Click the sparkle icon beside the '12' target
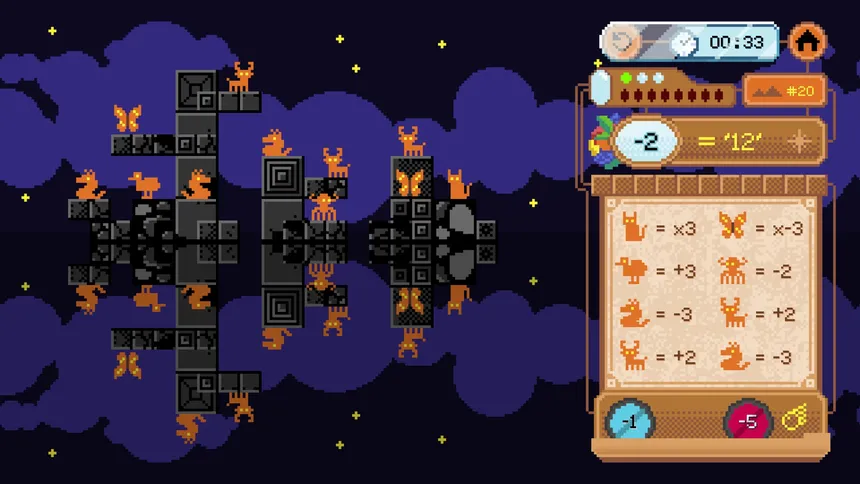 click(x=799, y=142)
